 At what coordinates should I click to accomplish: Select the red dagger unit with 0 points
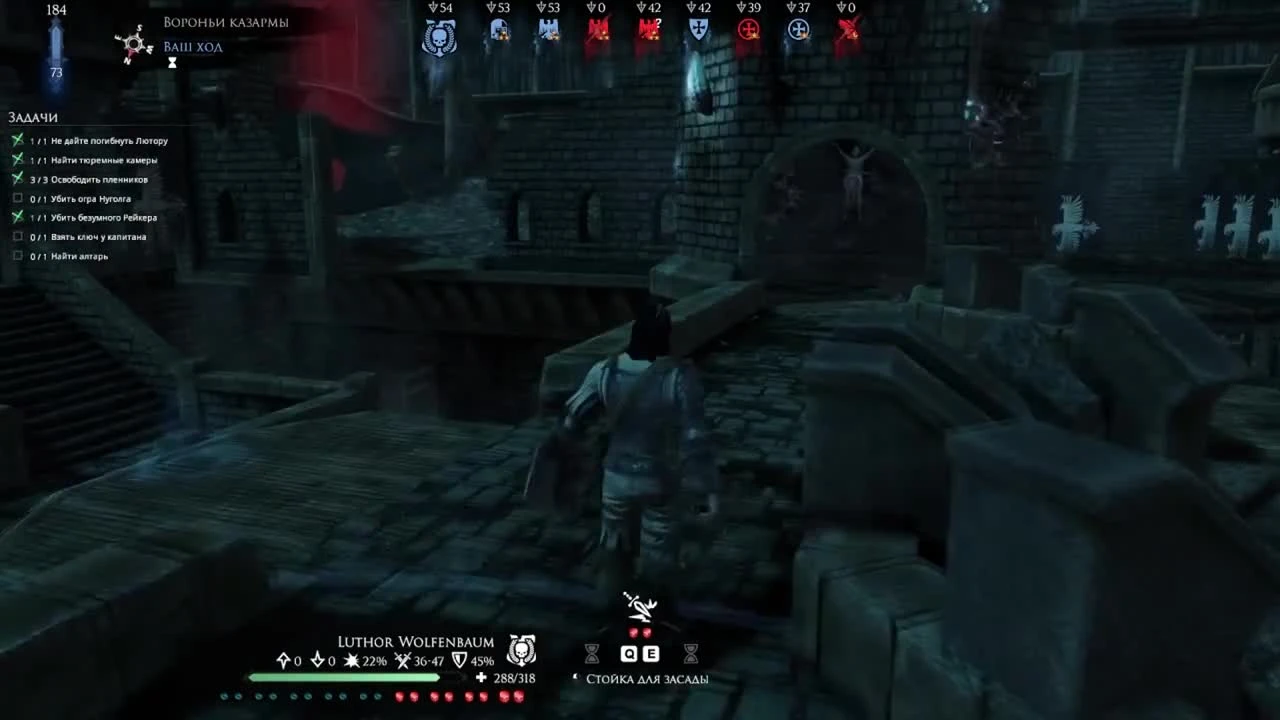pos(598,30)
